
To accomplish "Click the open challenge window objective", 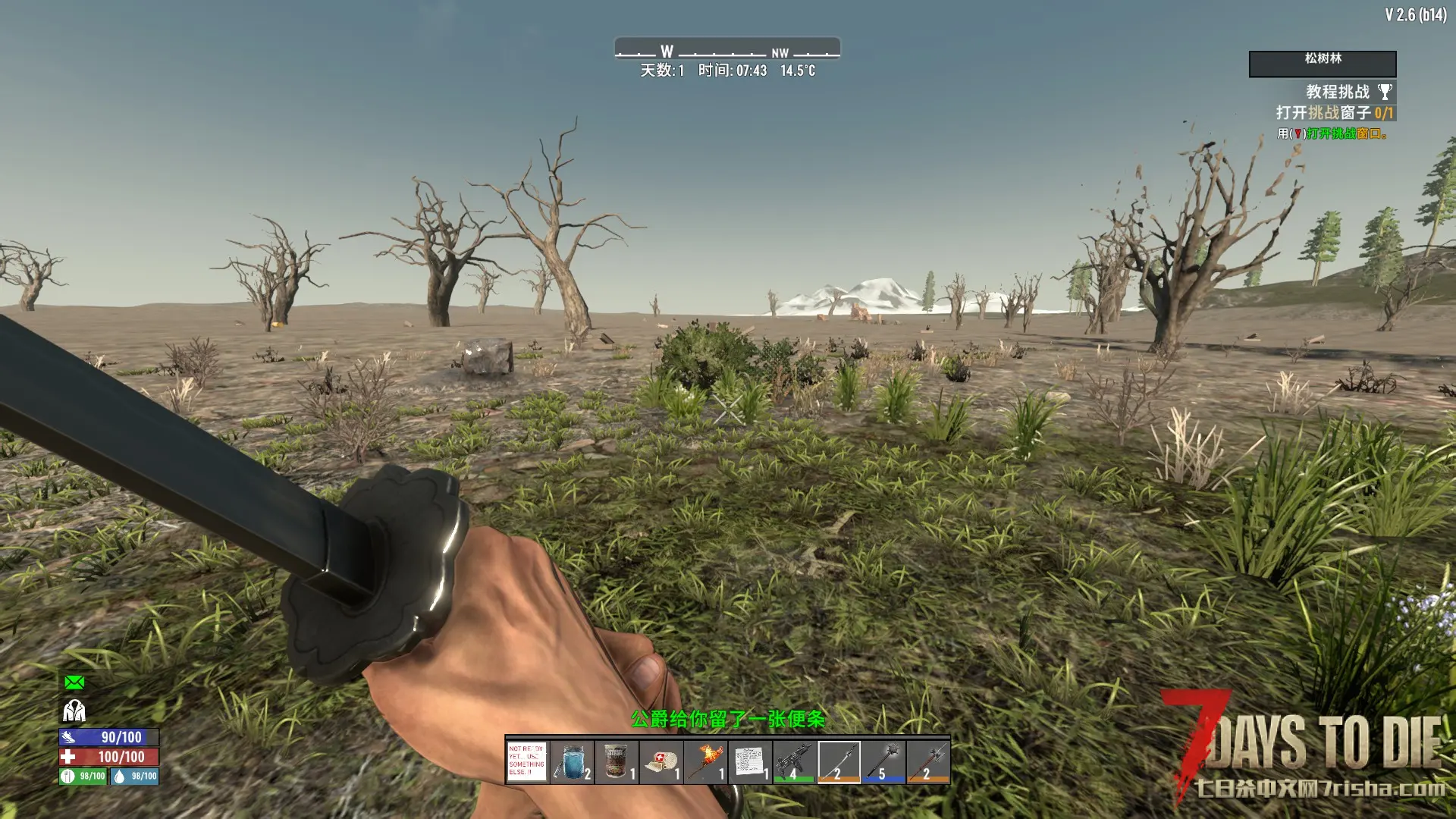I will tap(1334, 113).
